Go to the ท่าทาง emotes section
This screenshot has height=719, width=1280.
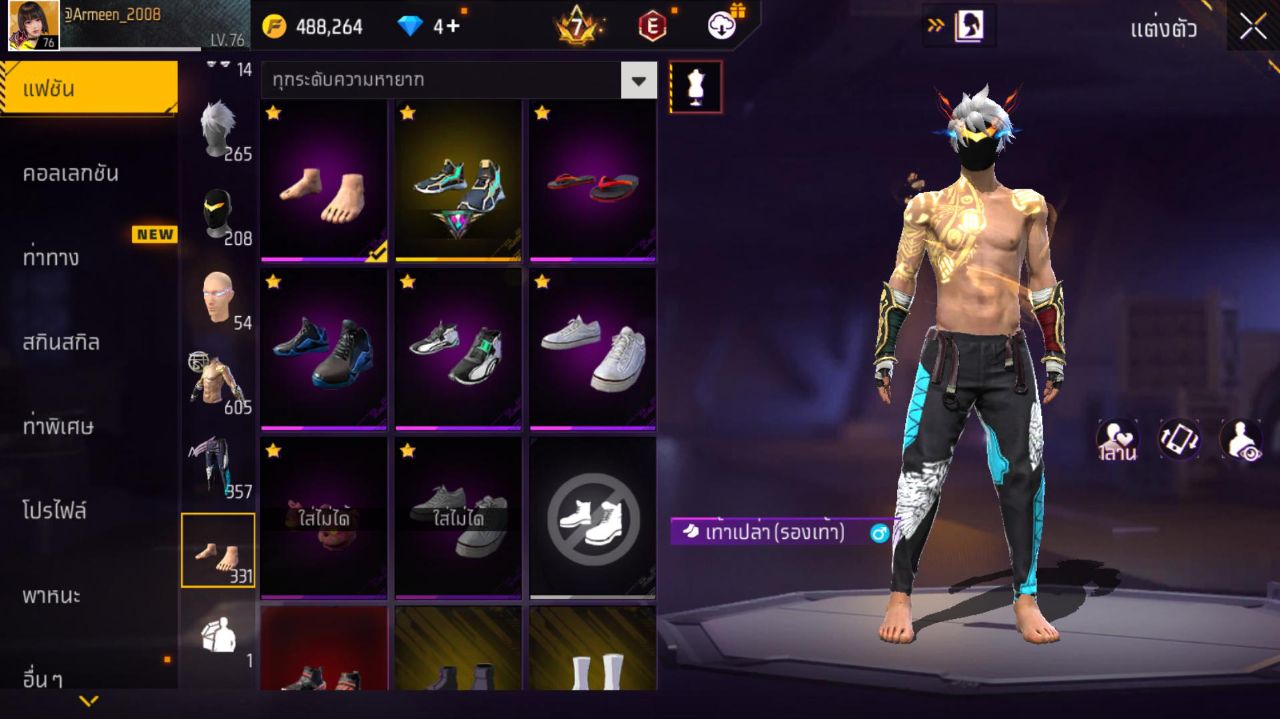click(52, 257)
